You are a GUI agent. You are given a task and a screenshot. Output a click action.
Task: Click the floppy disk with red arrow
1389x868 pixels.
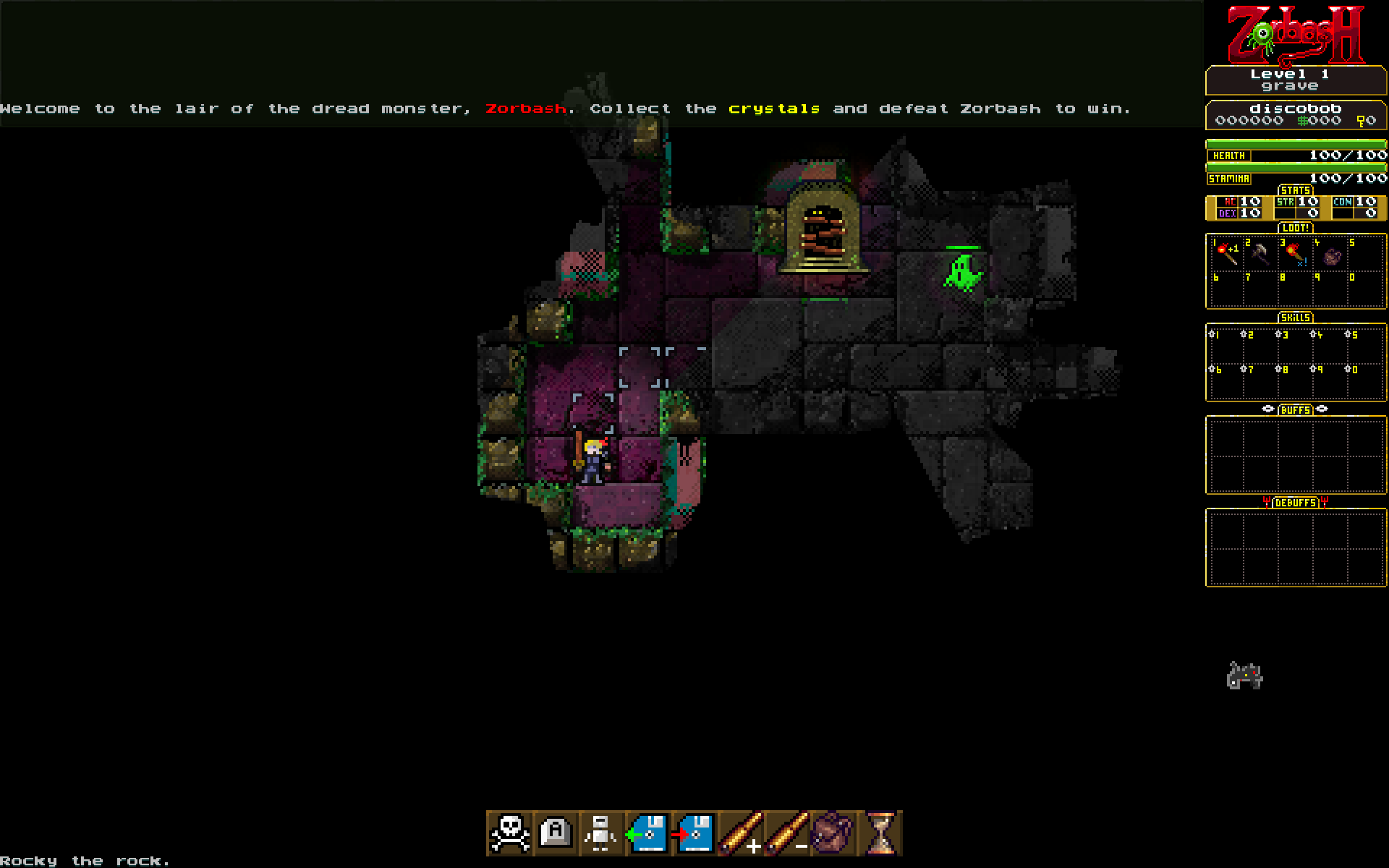tap(693, 833)
